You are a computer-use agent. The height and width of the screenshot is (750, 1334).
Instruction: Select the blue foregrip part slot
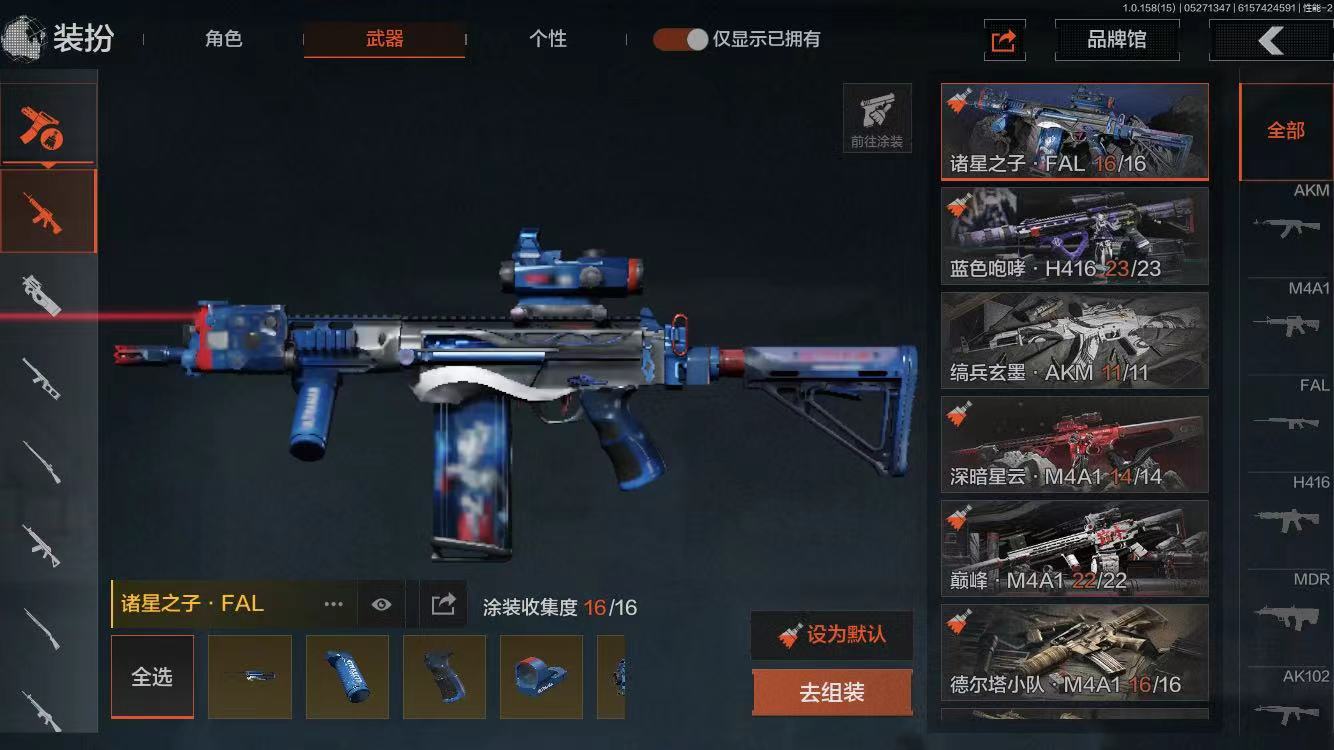pyautogui.click(x=347, y=677)
